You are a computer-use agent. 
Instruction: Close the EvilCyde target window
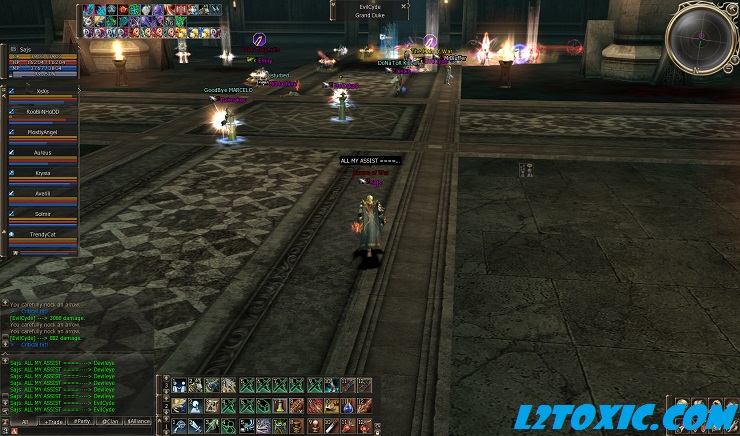[404, 6]
